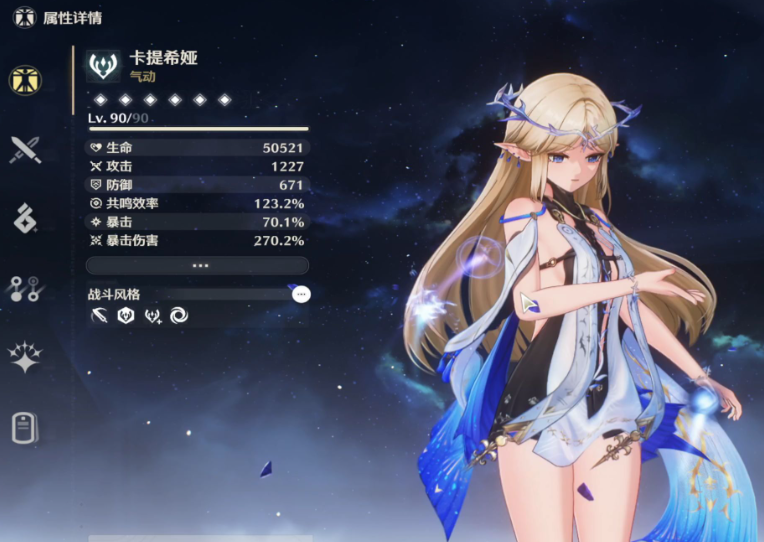The height and width of the screenshot is (542, 764).
Task: Show the connected-nodes skill tree tab
Action: tap(25, 289)
